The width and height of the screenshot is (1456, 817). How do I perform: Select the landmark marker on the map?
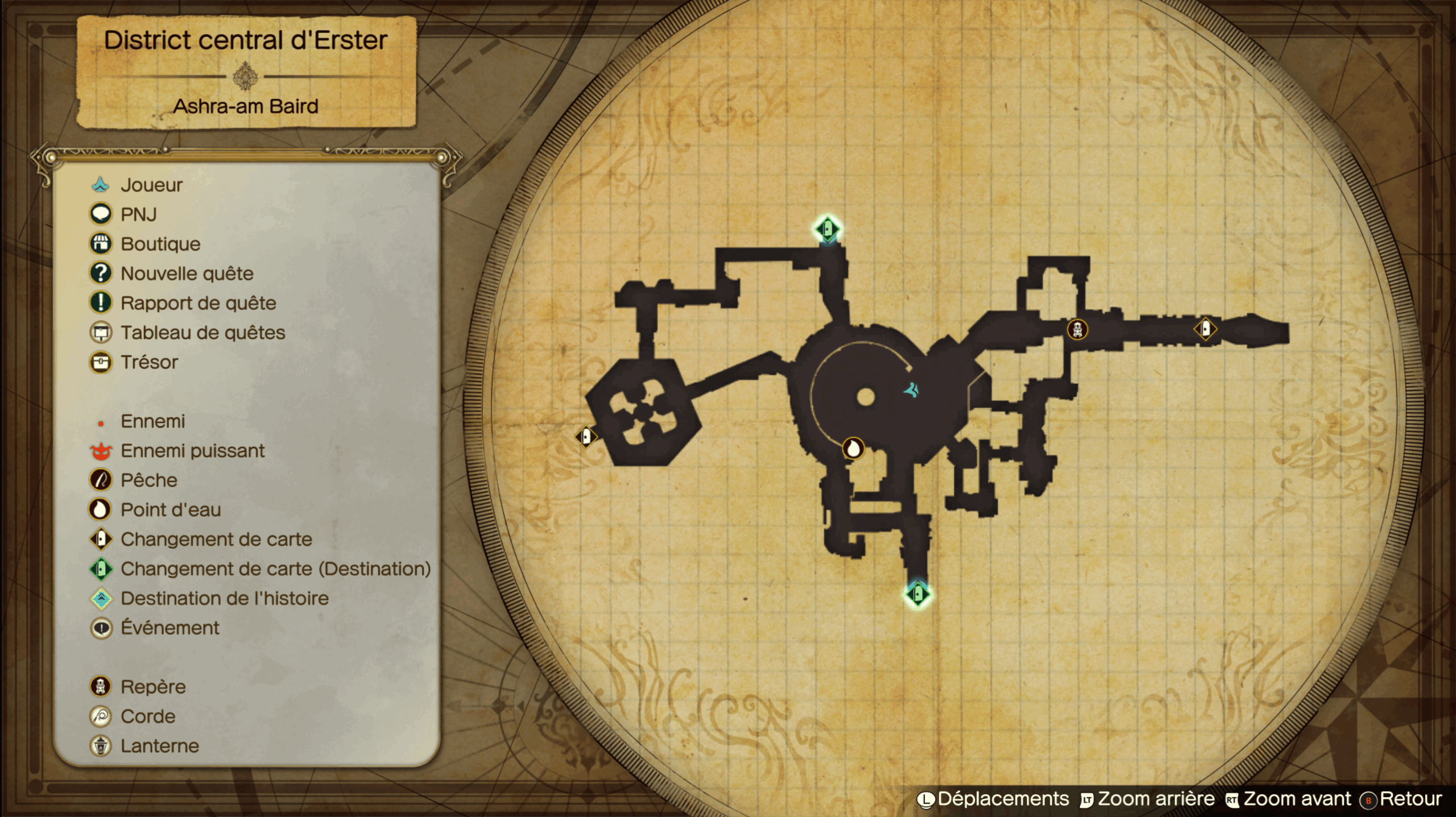click(x=1077, y=329)
